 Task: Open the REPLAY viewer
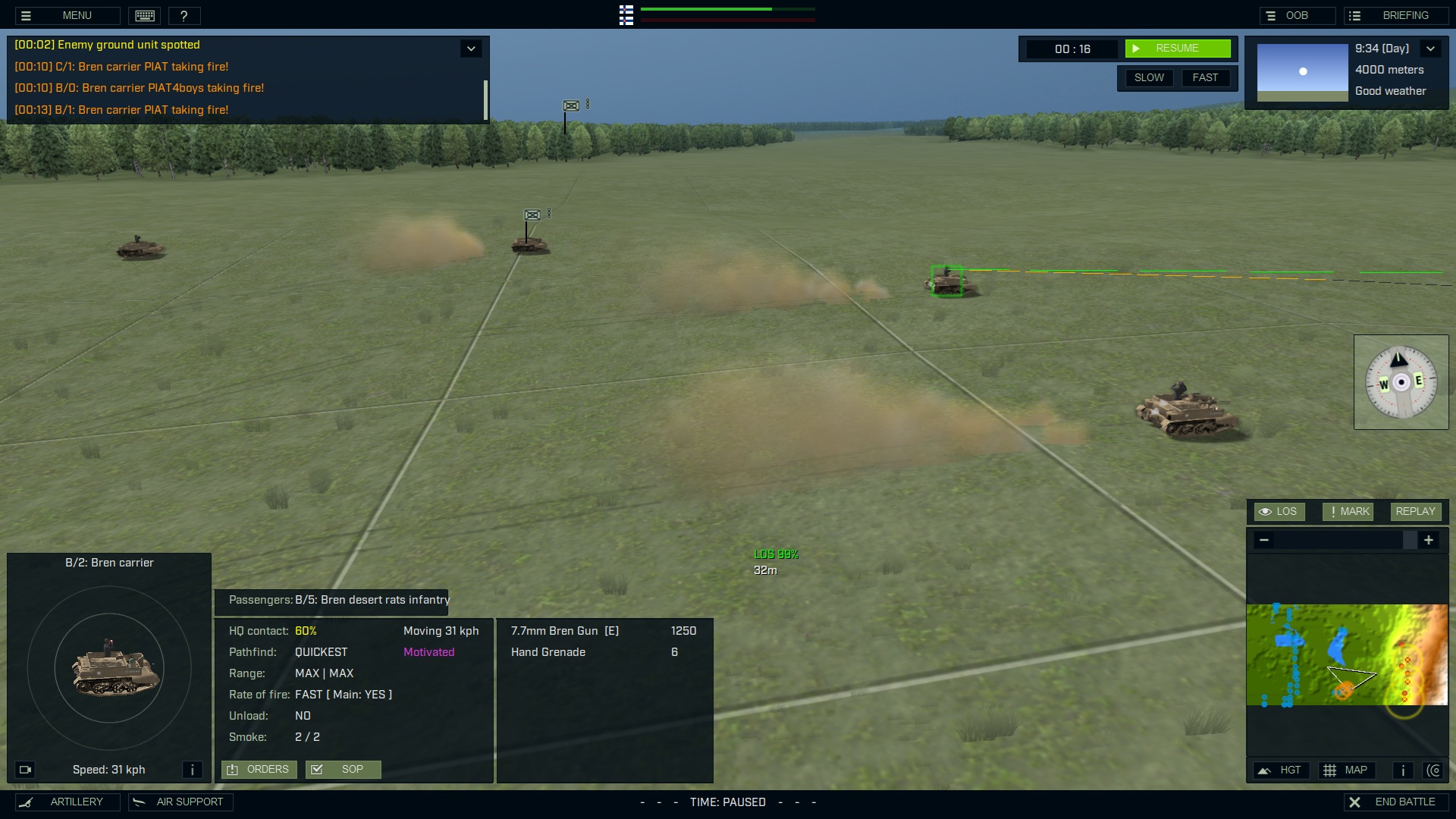[1415, 512]
